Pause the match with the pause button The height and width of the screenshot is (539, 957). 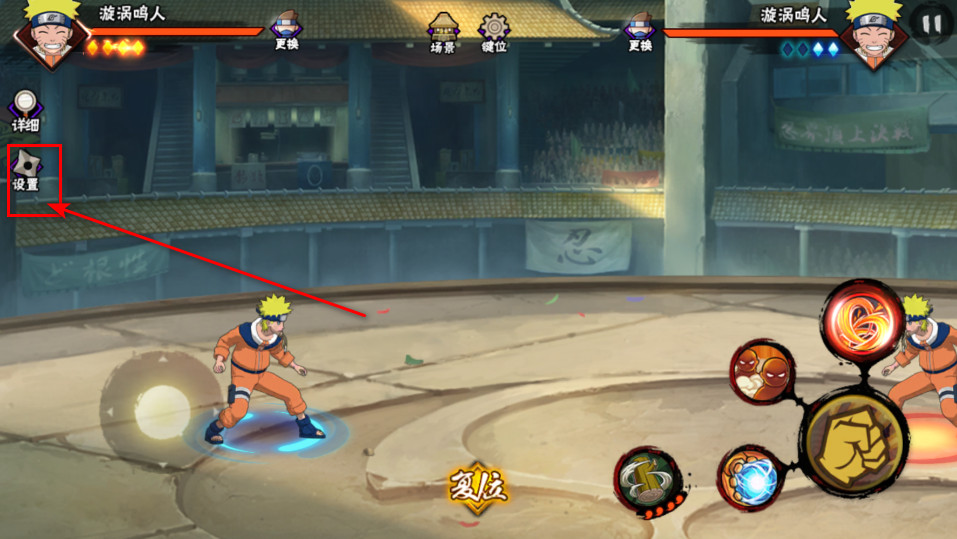pyautogui.click(x=932, y=24)
